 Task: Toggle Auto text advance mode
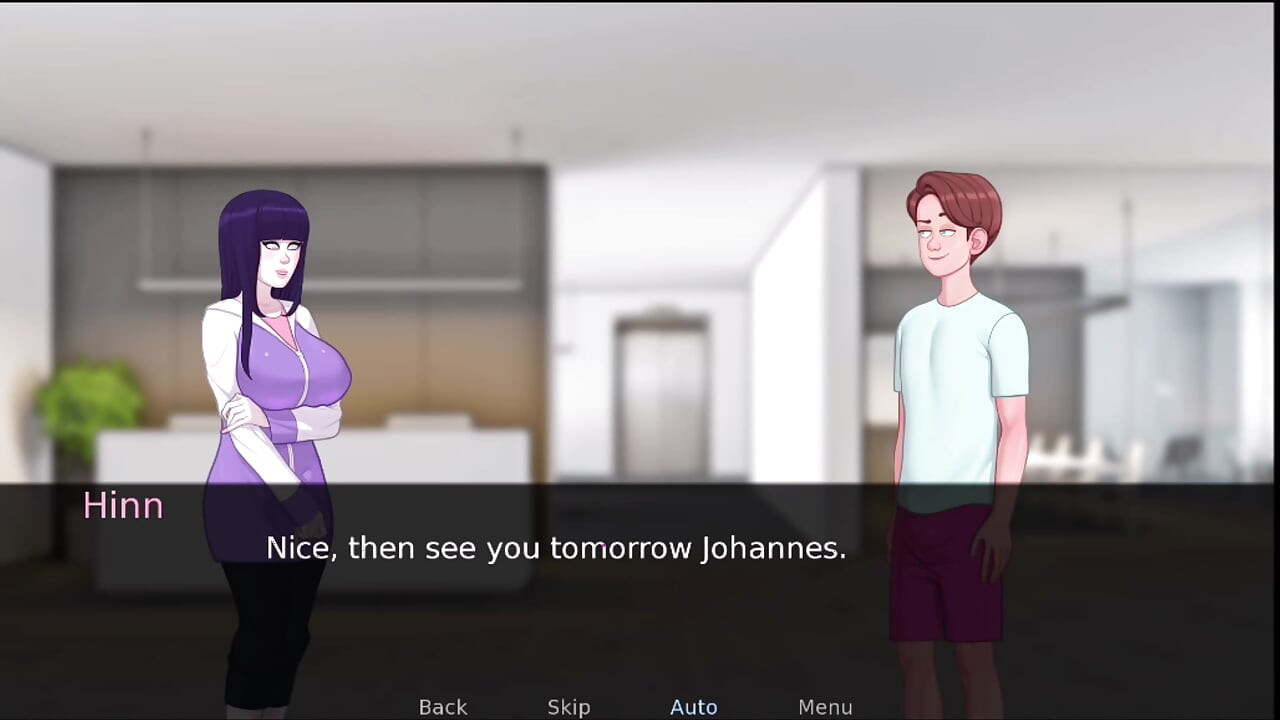coord(693,706)
